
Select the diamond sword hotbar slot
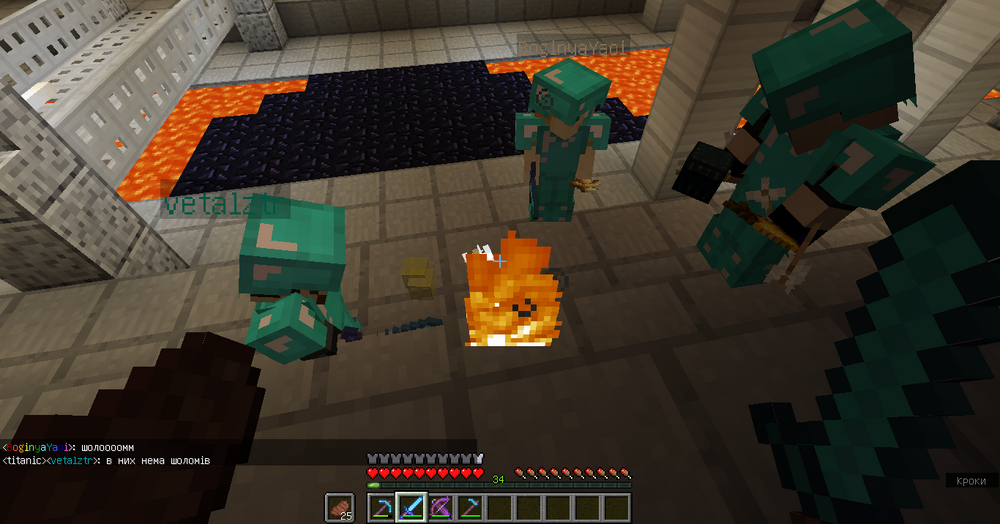point(411,508)
